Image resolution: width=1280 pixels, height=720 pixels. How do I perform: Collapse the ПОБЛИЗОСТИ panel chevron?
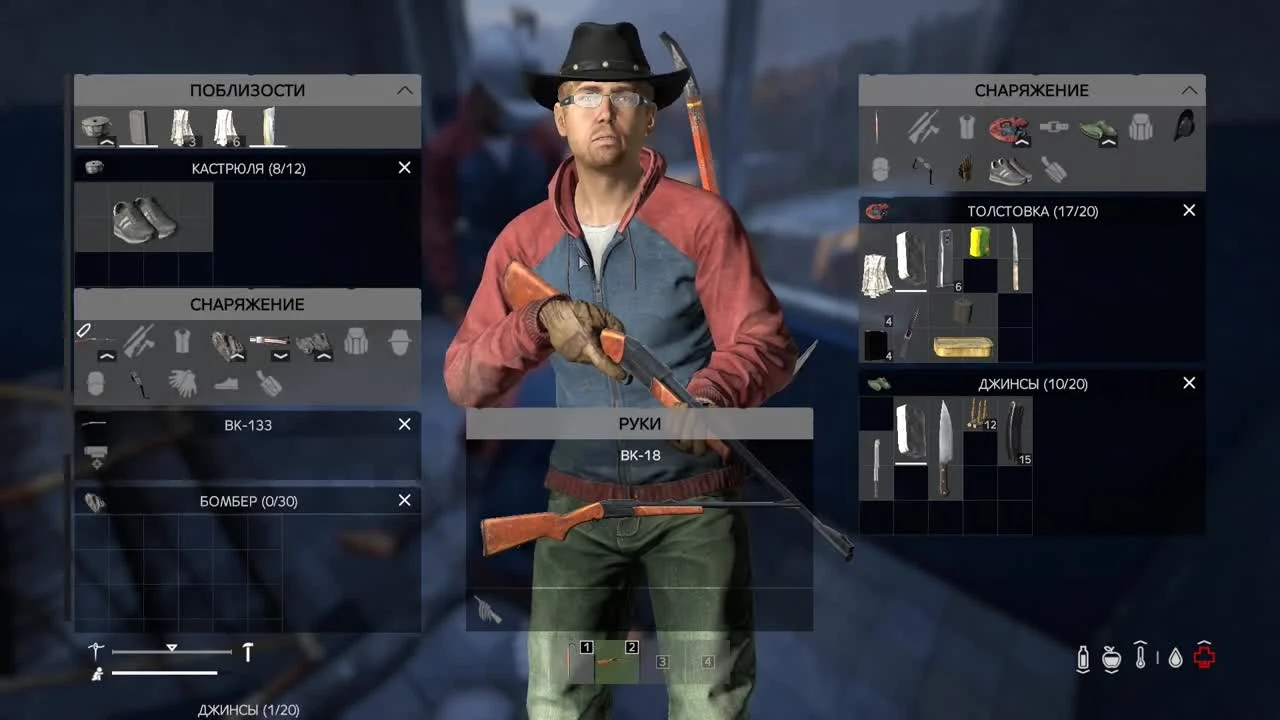tap(404, 90)
